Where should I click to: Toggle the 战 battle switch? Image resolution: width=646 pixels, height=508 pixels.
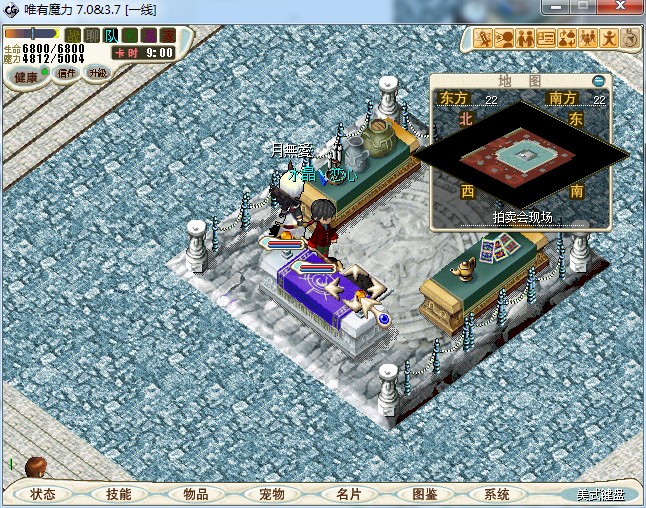pos(73,36)
